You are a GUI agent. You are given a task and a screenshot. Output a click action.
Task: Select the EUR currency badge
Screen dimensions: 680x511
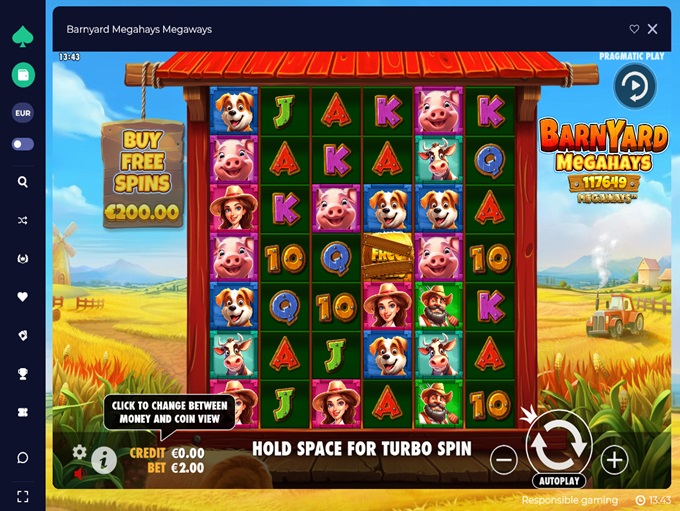point(22,113)
